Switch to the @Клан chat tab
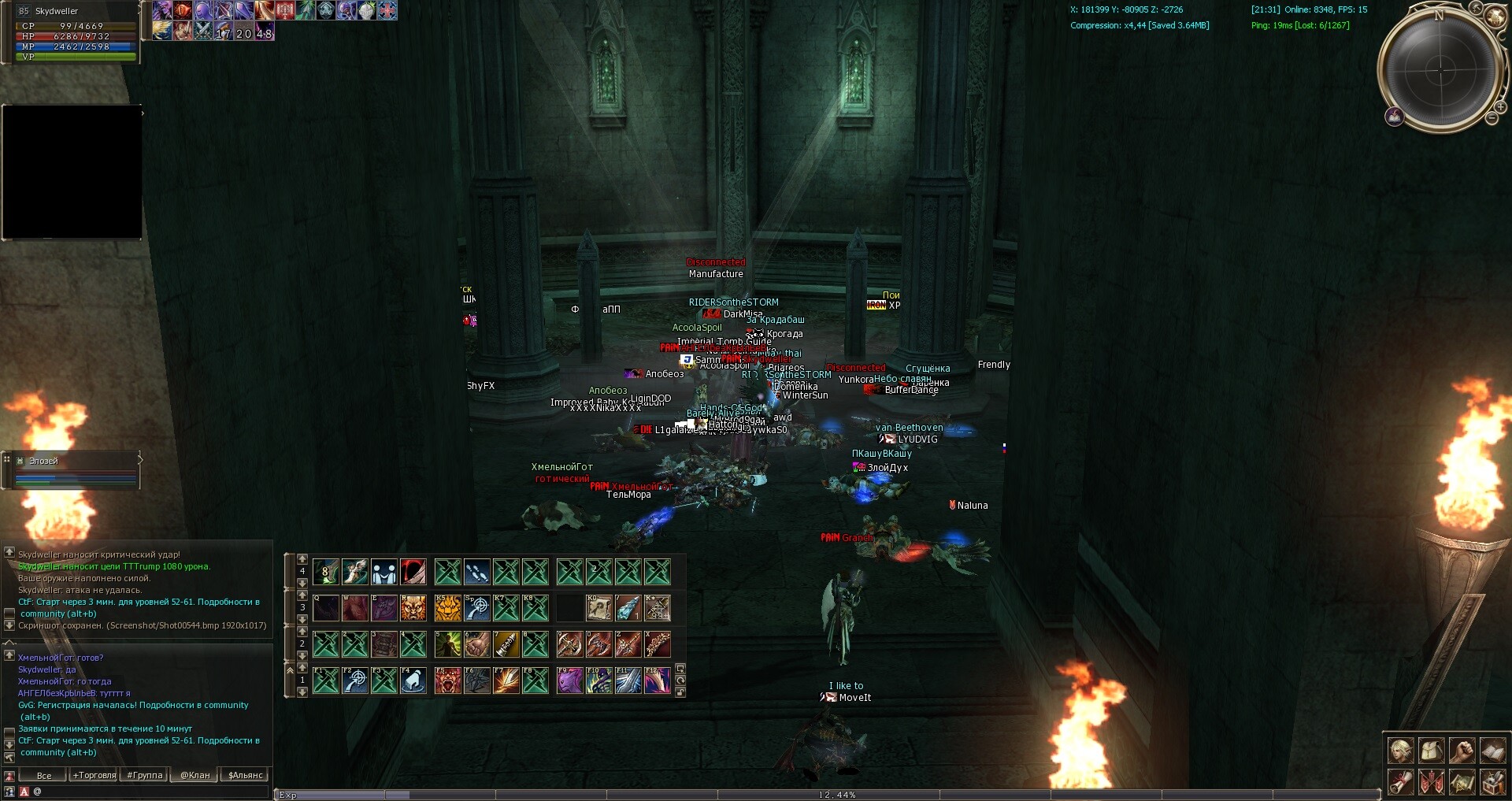 click(195, 776)
